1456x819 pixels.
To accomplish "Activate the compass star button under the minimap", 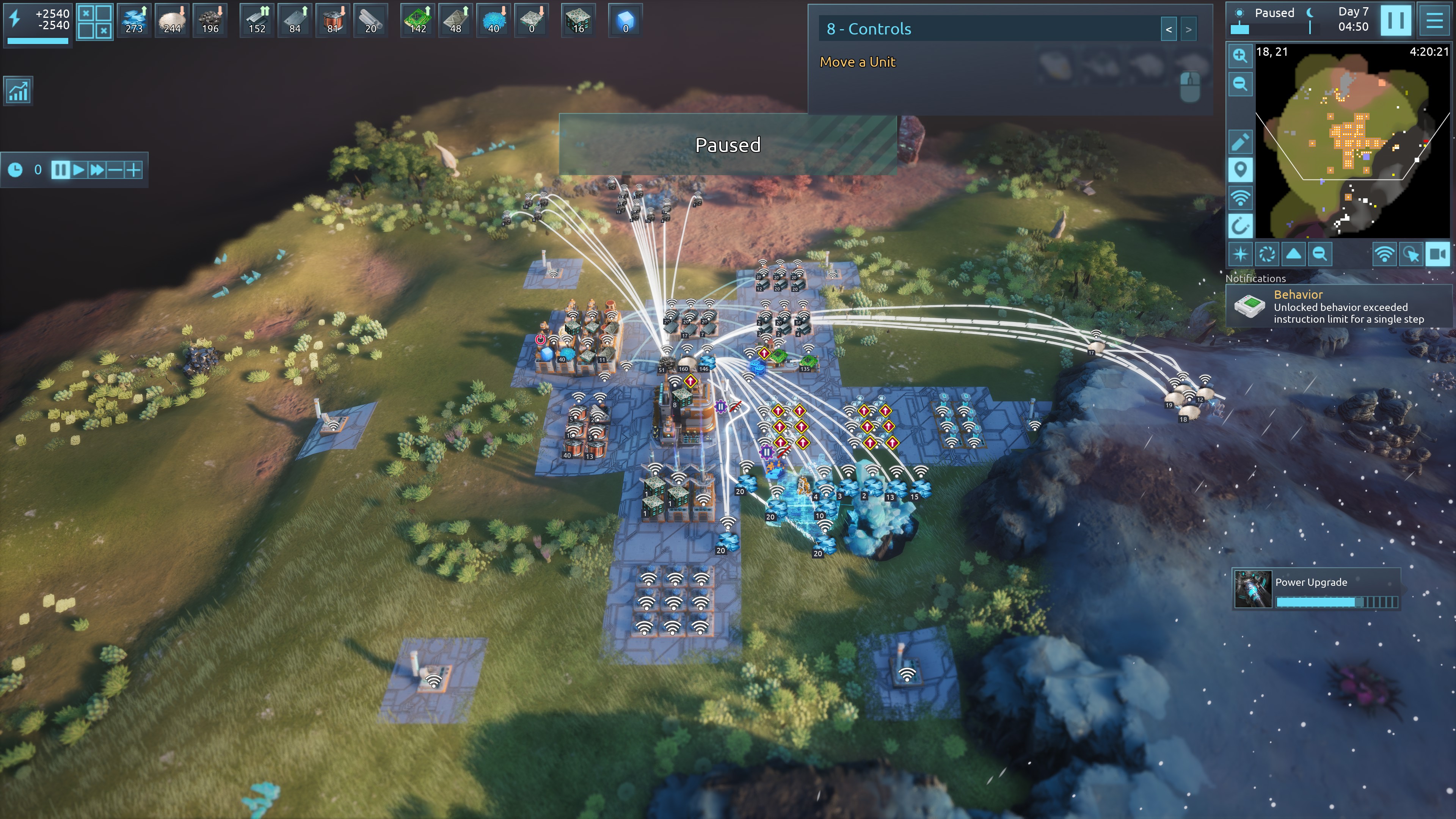I will [x=1240, y=254].
